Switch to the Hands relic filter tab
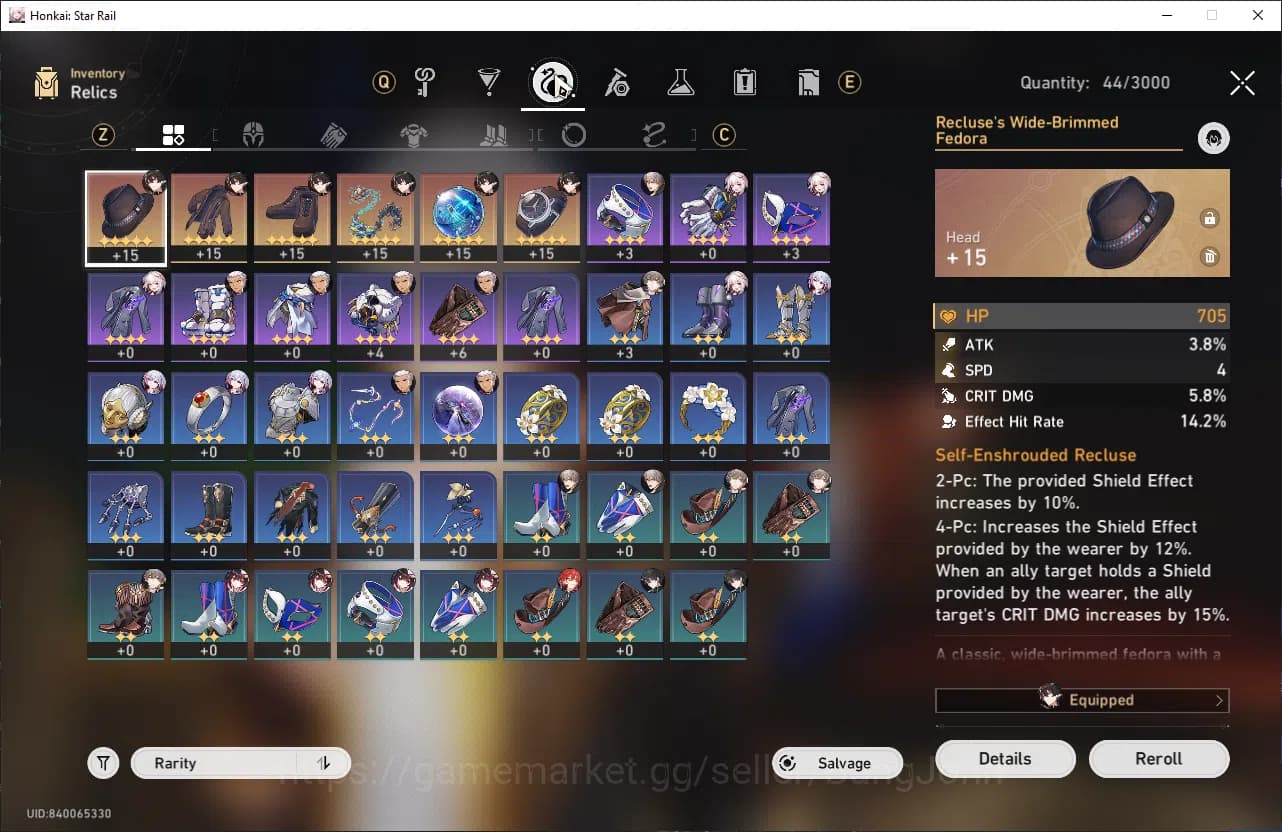Screen dimensions: 1282x832 tap(333, 135)
